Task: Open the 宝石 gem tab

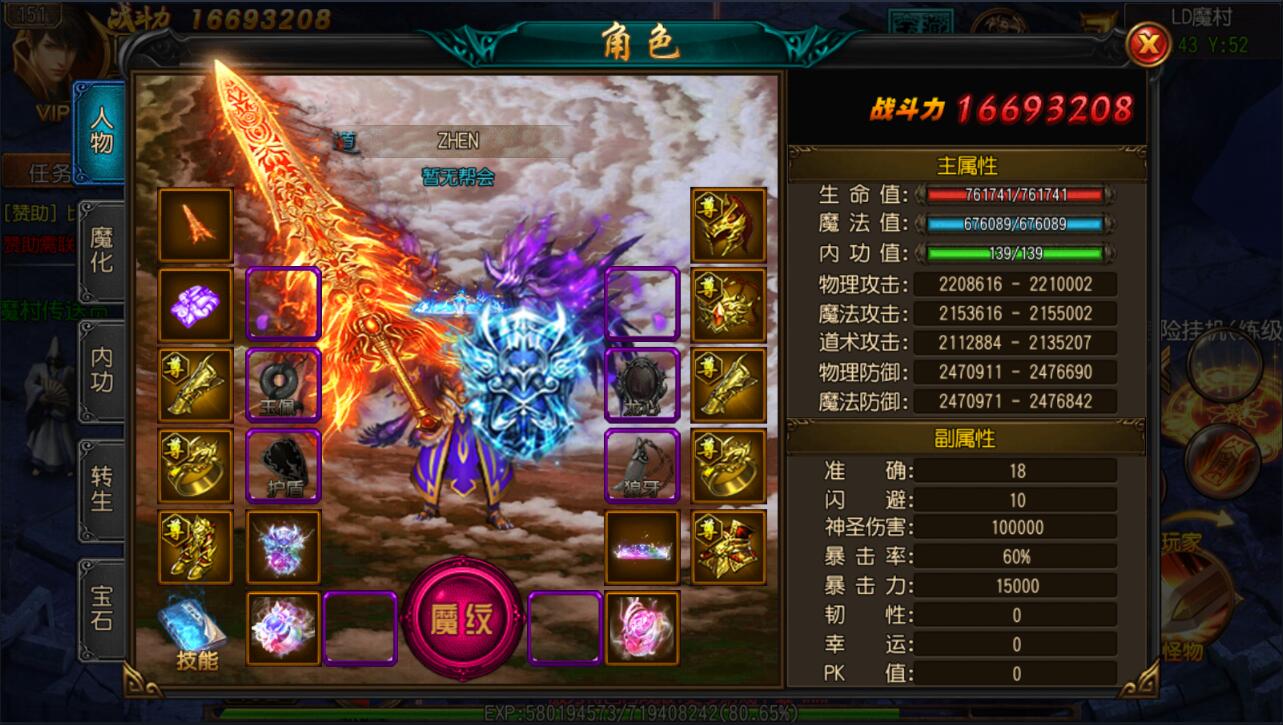Action: (102, 607)
